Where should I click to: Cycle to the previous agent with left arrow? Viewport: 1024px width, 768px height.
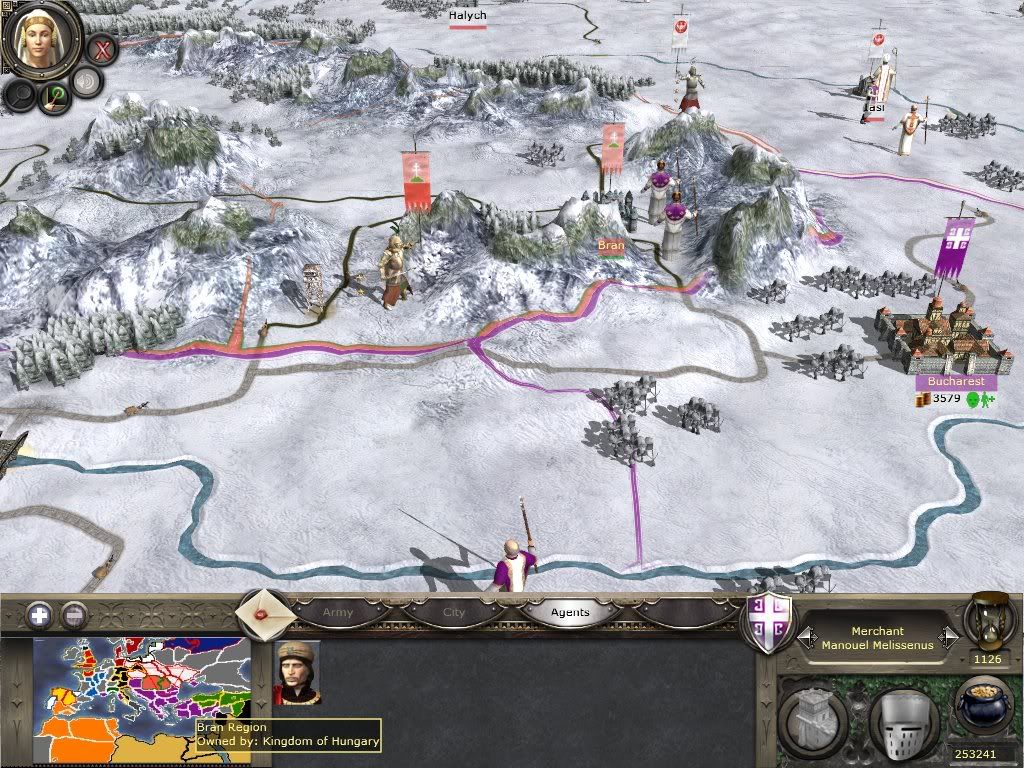tap(803, 637)
